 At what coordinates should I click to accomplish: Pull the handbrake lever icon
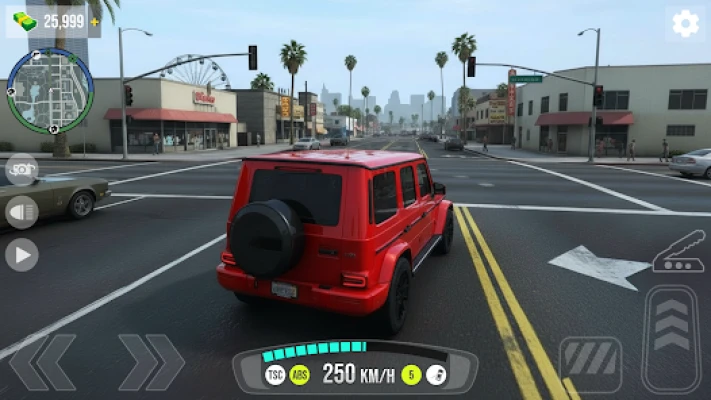pyautogui.click(x=679, y=252)
